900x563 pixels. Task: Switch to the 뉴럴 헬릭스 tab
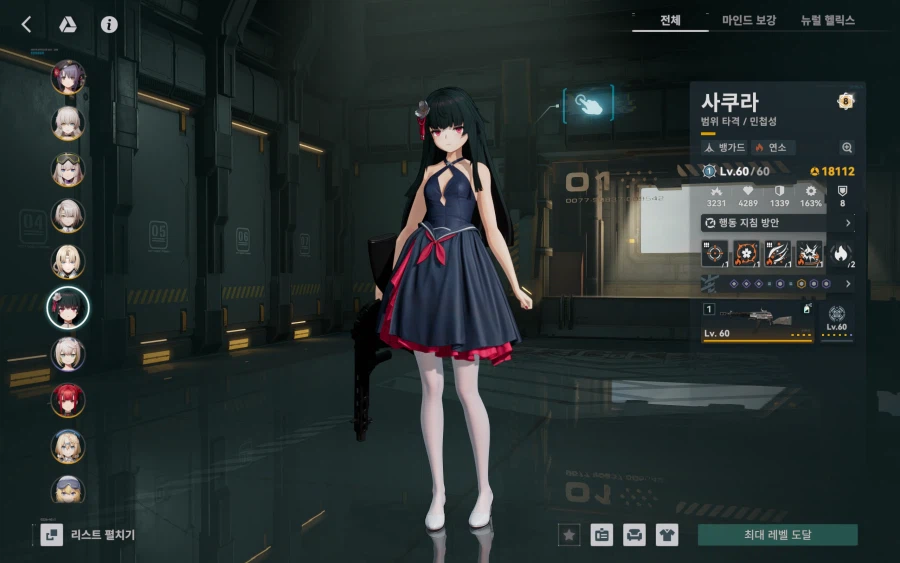830,20
